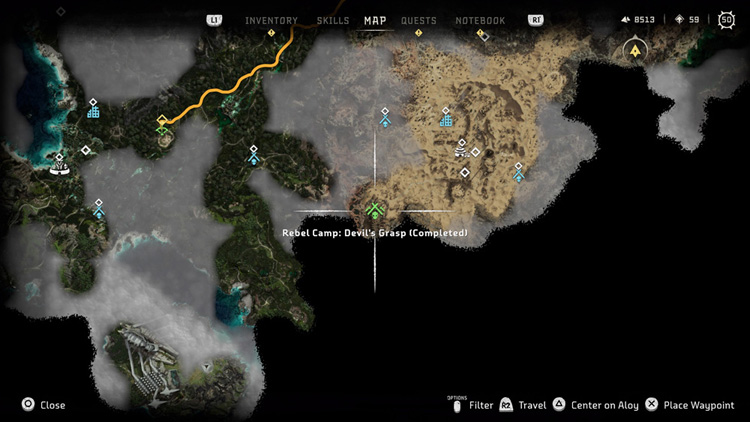The image size is (750, 422).
Task: Select the Map tab
Action: [375, 20]
